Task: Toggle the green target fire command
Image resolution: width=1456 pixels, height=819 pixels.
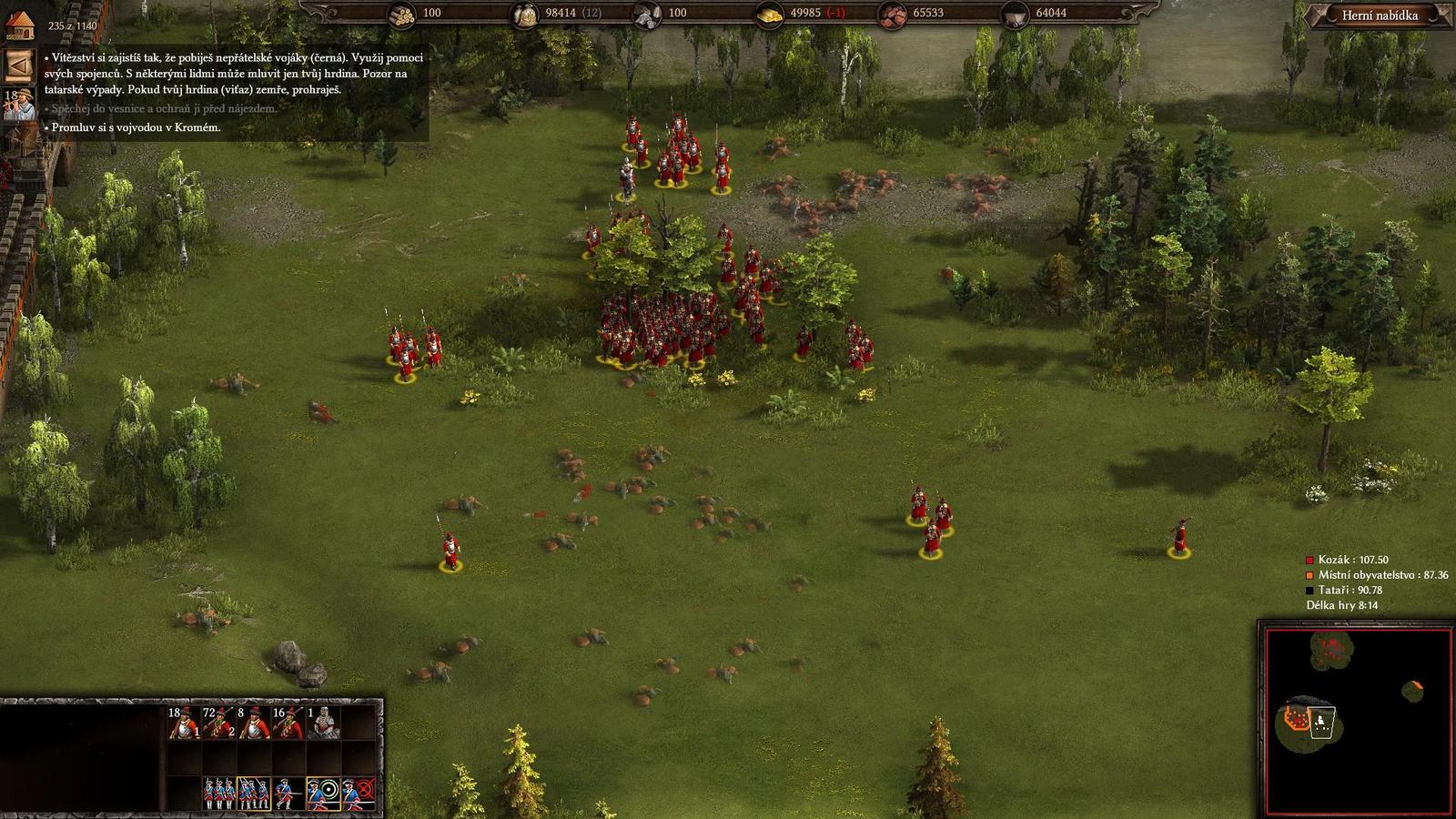Action: [x=323, y=794]
